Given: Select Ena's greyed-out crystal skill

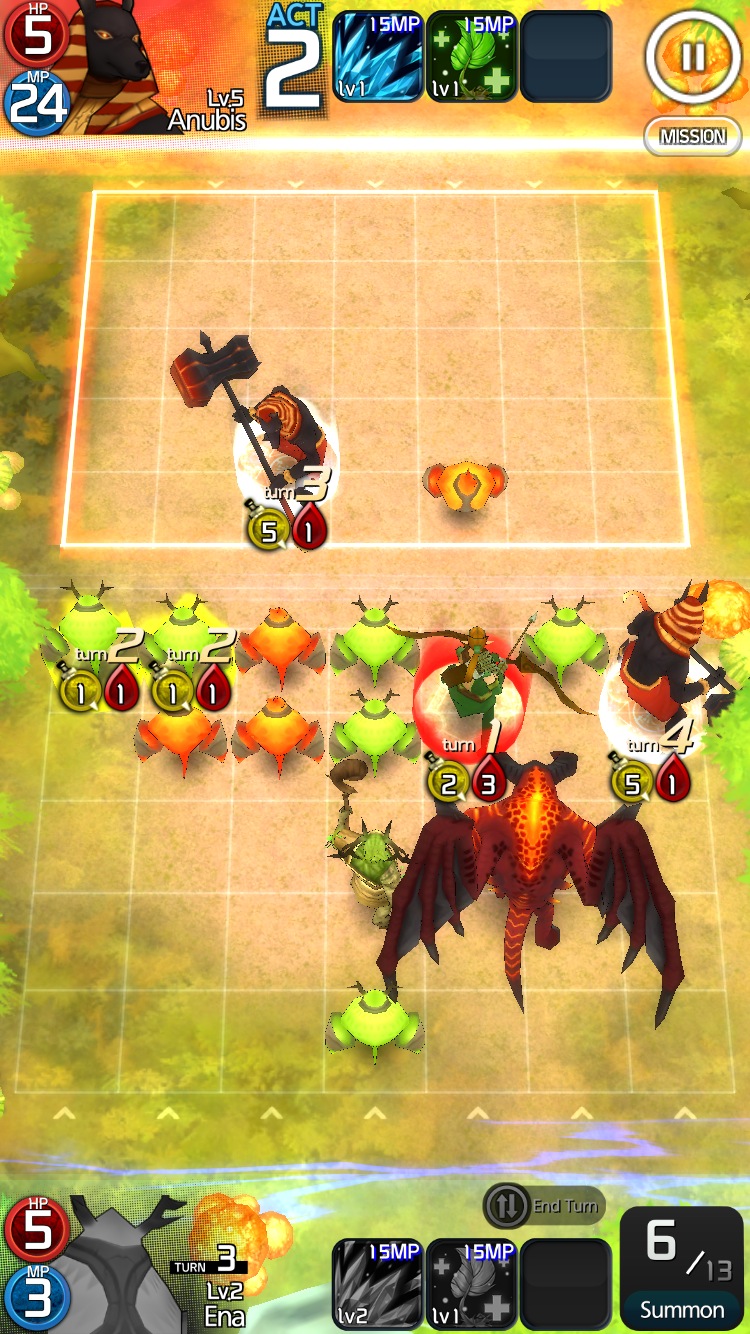Looking at the screenshot, I should click(x=377, y=1285).
